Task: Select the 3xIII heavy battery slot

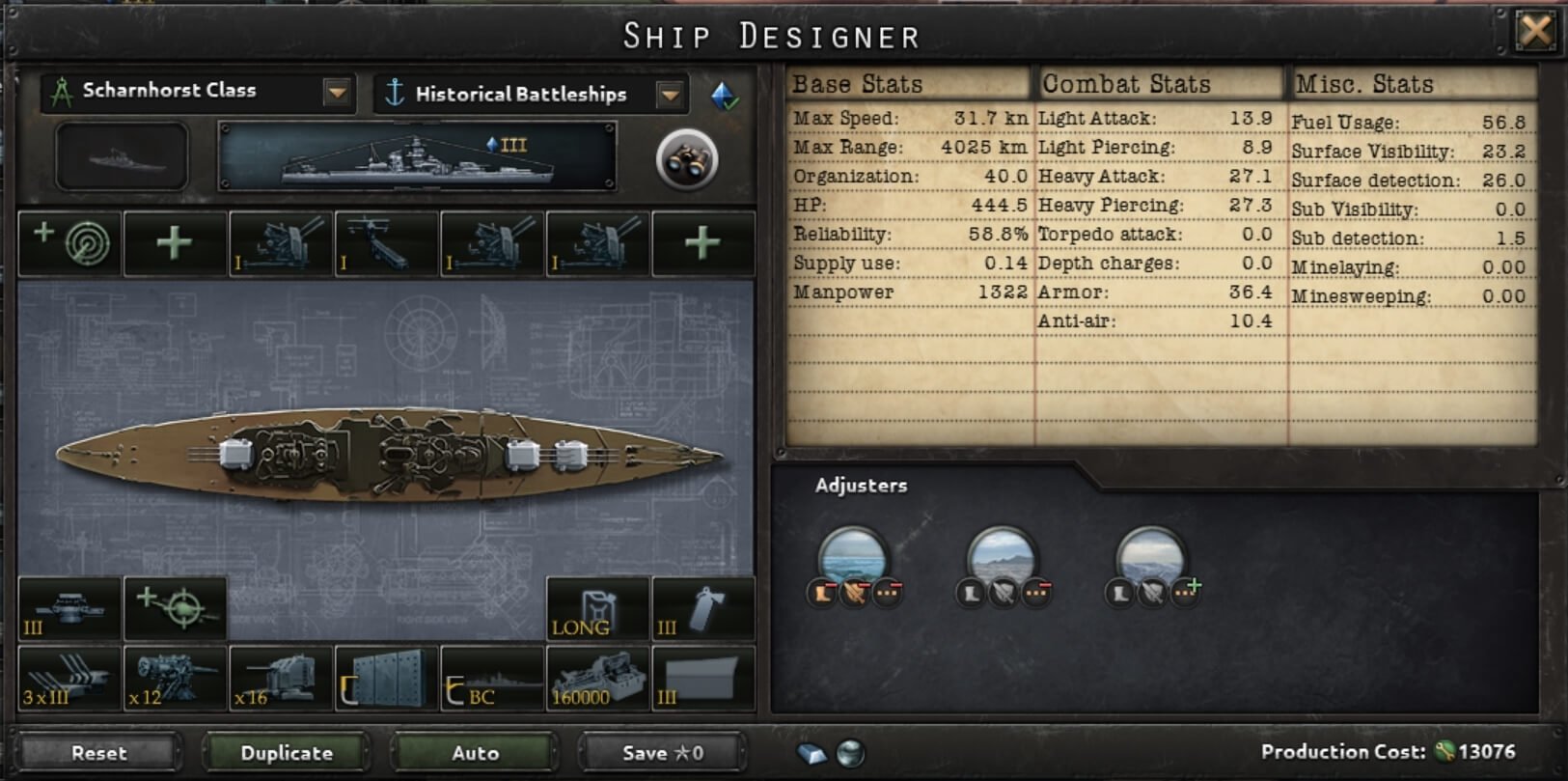Action: (69, 679)
